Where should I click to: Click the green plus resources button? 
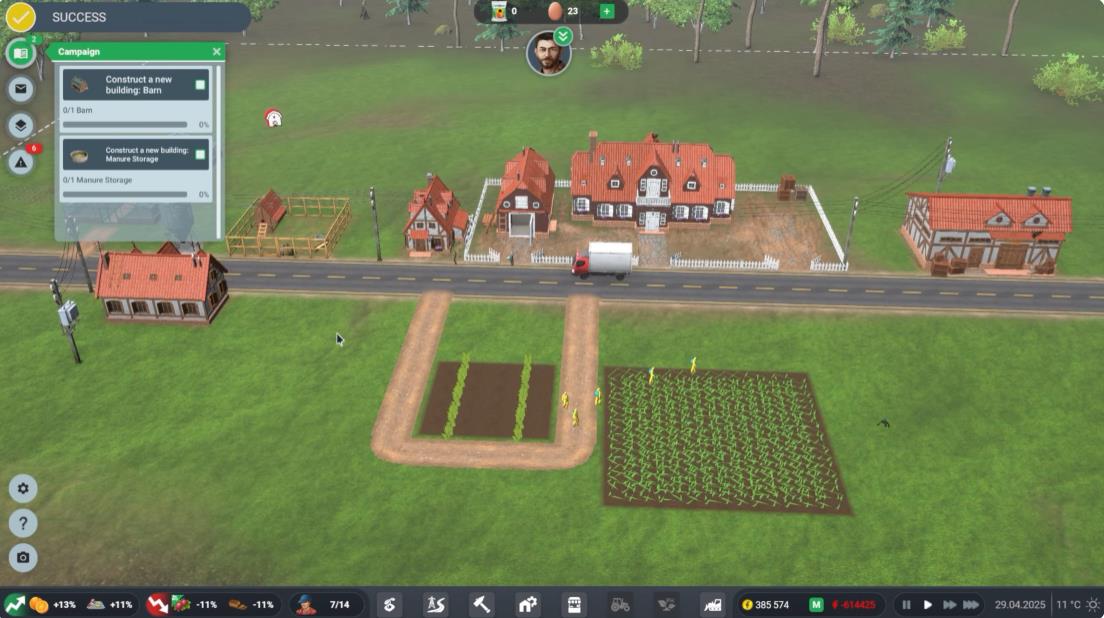(x=606, y=11)
